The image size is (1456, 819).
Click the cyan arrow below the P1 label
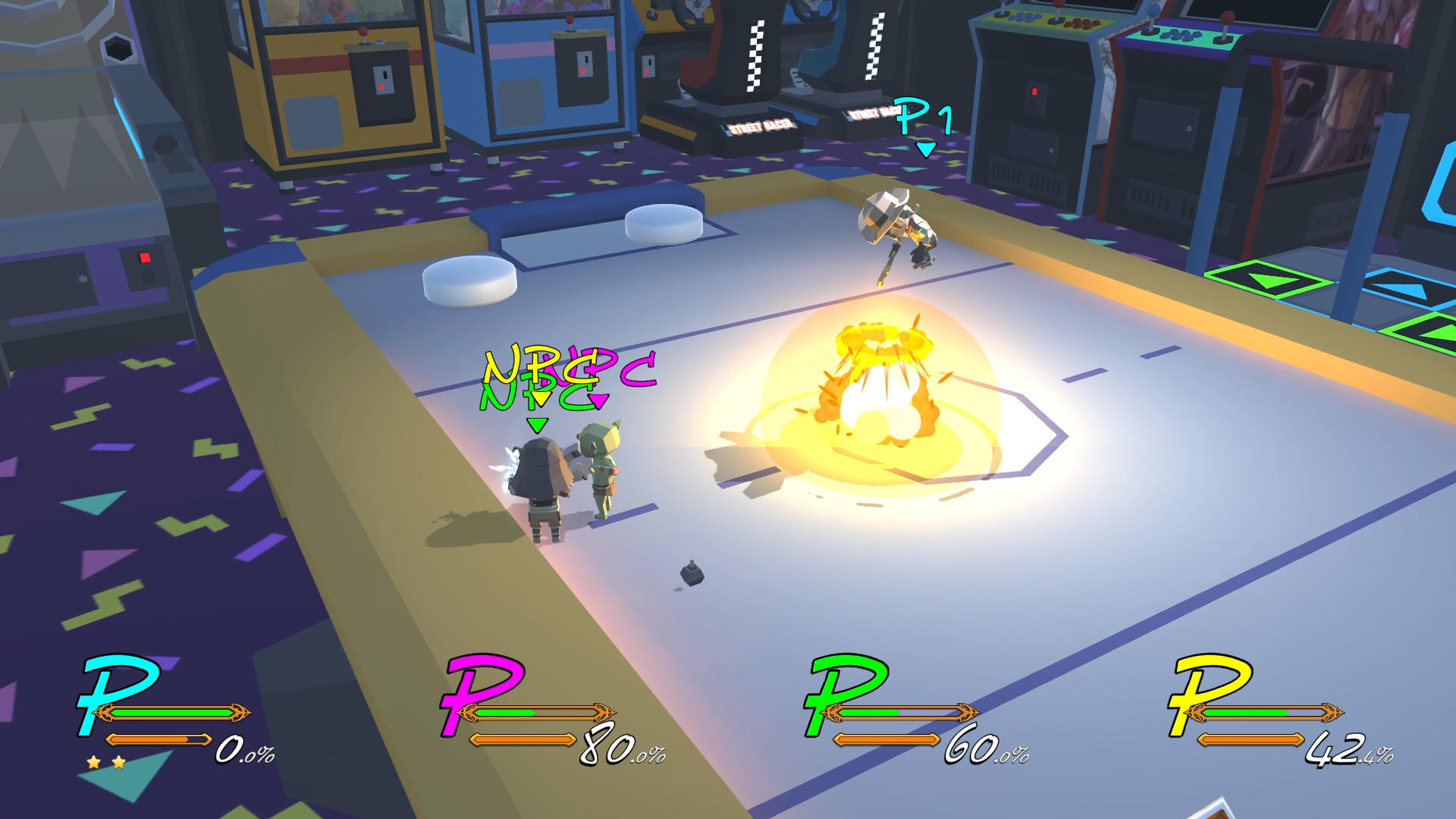click(925, 149)
